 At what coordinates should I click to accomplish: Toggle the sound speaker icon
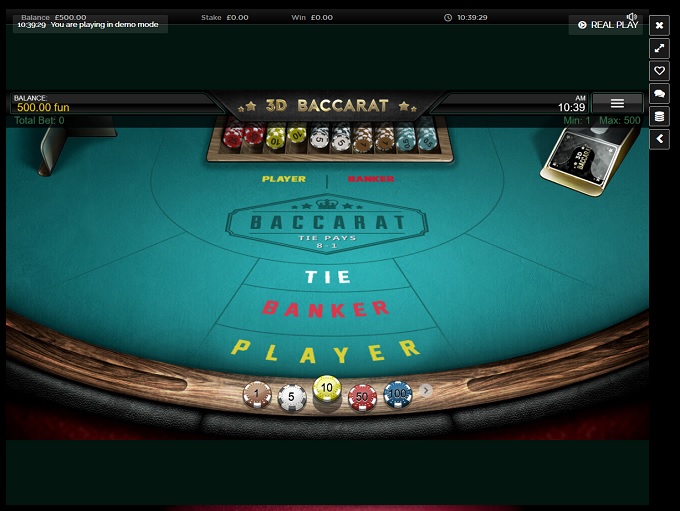[x=632, y=16]
